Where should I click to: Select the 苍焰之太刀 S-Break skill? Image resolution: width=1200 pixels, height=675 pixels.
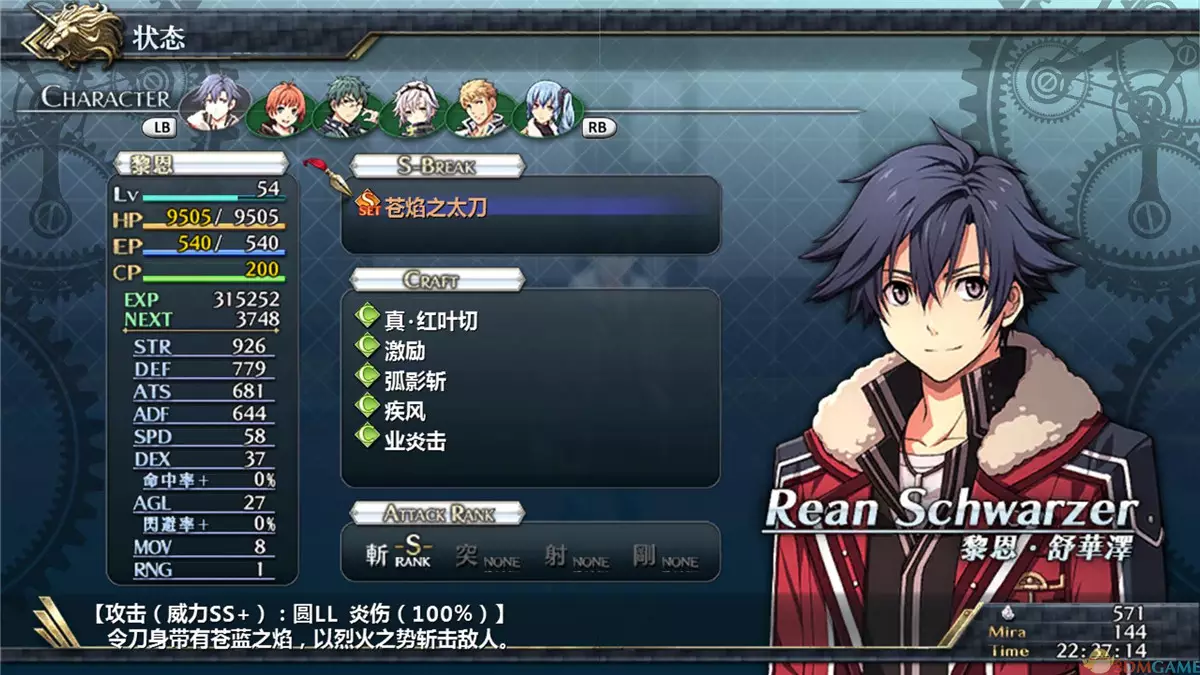click(x=436, y=206)
